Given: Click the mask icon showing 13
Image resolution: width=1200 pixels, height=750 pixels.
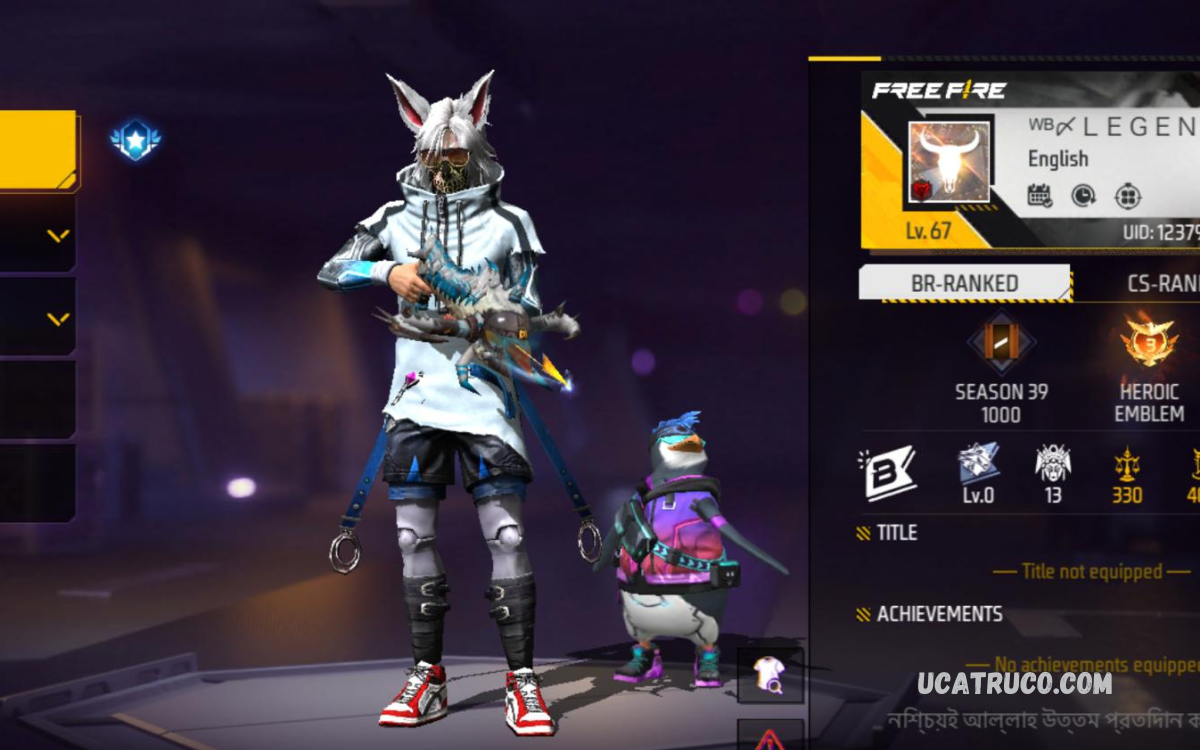Looking at the screenshot, I should click(1052, 465).
